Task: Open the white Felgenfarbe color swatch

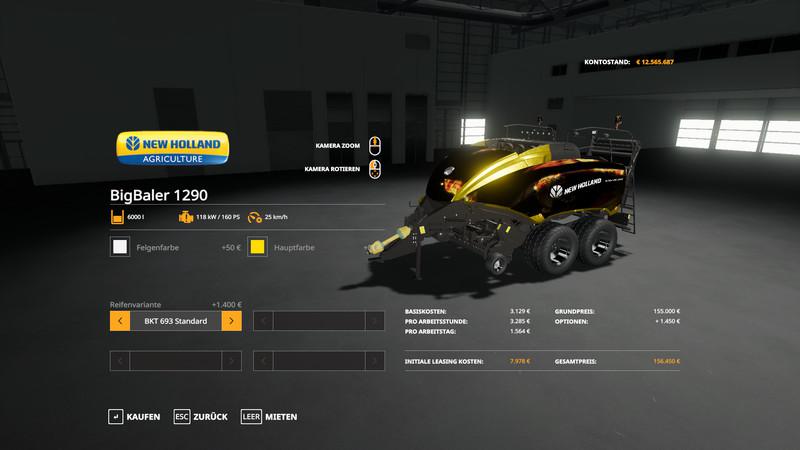Action: [119, 247]
